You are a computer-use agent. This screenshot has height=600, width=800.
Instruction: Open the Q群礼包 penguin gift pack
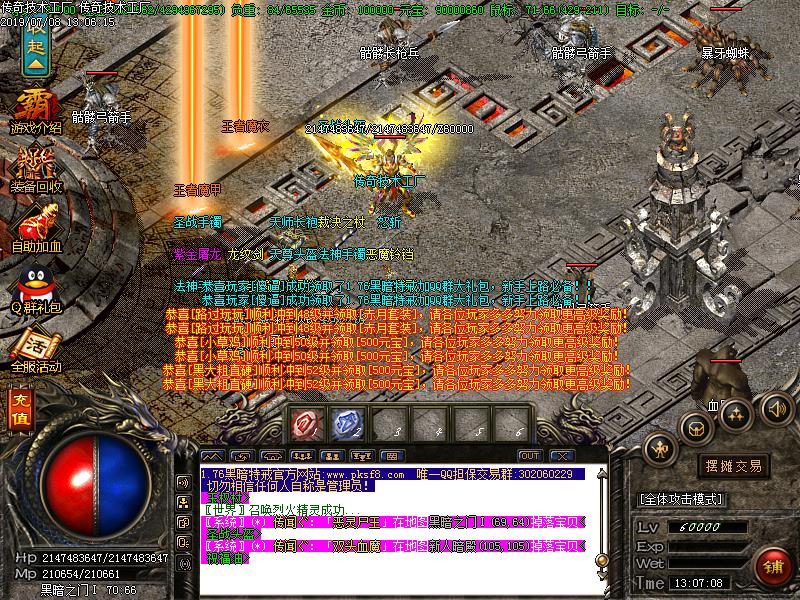(x=36, y=288)
